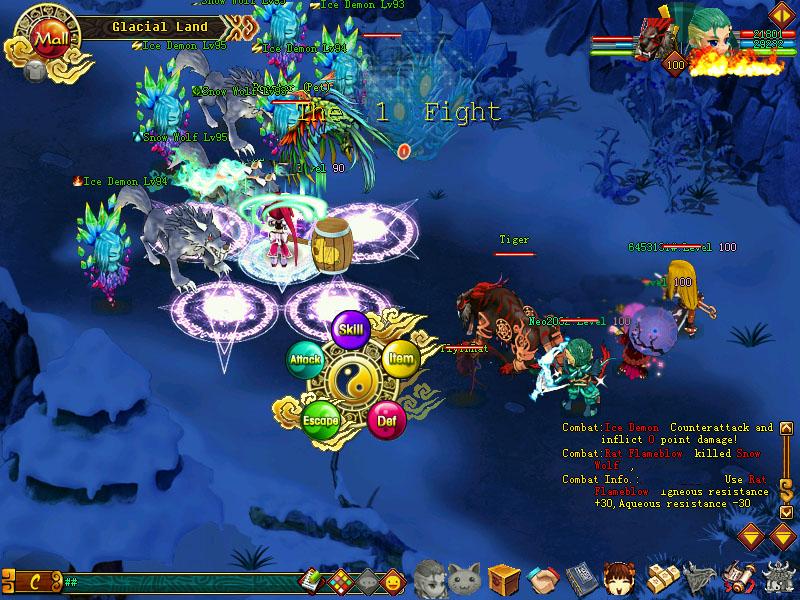This screenshot has height=600, width=800.
Task: Choose Escape from the battle wheel
Action: [320, 419]
